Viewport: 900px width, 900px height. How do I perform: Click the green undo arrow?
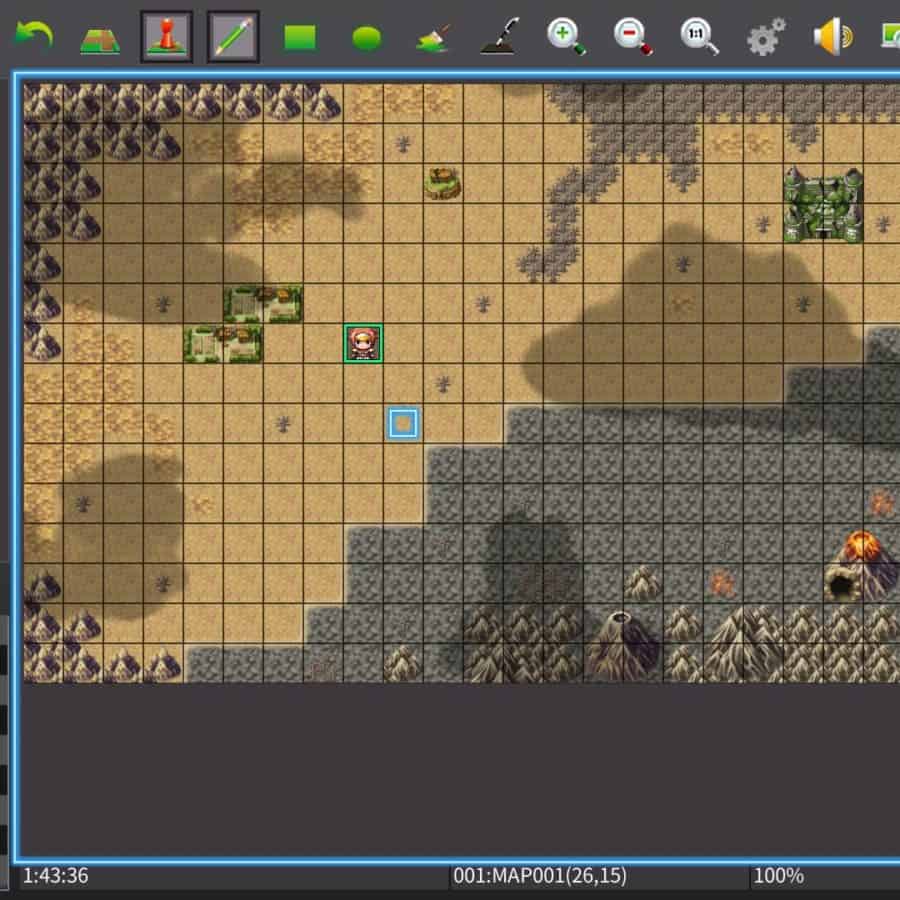(x=33, y=37)
